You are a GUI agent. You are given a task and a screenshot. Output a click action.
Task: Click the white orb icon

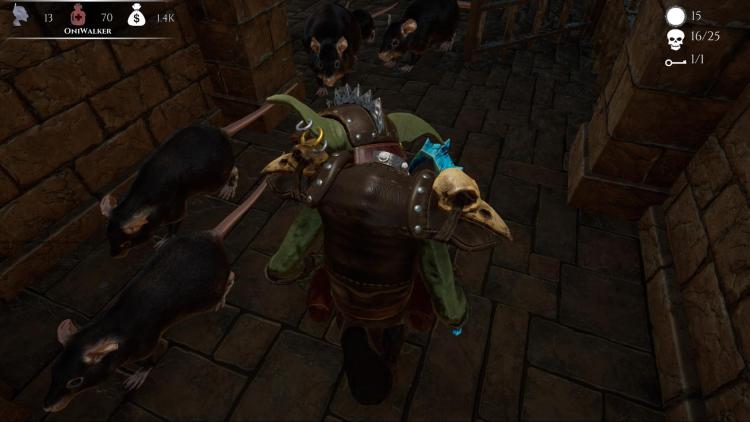click(x=676, y=16)
